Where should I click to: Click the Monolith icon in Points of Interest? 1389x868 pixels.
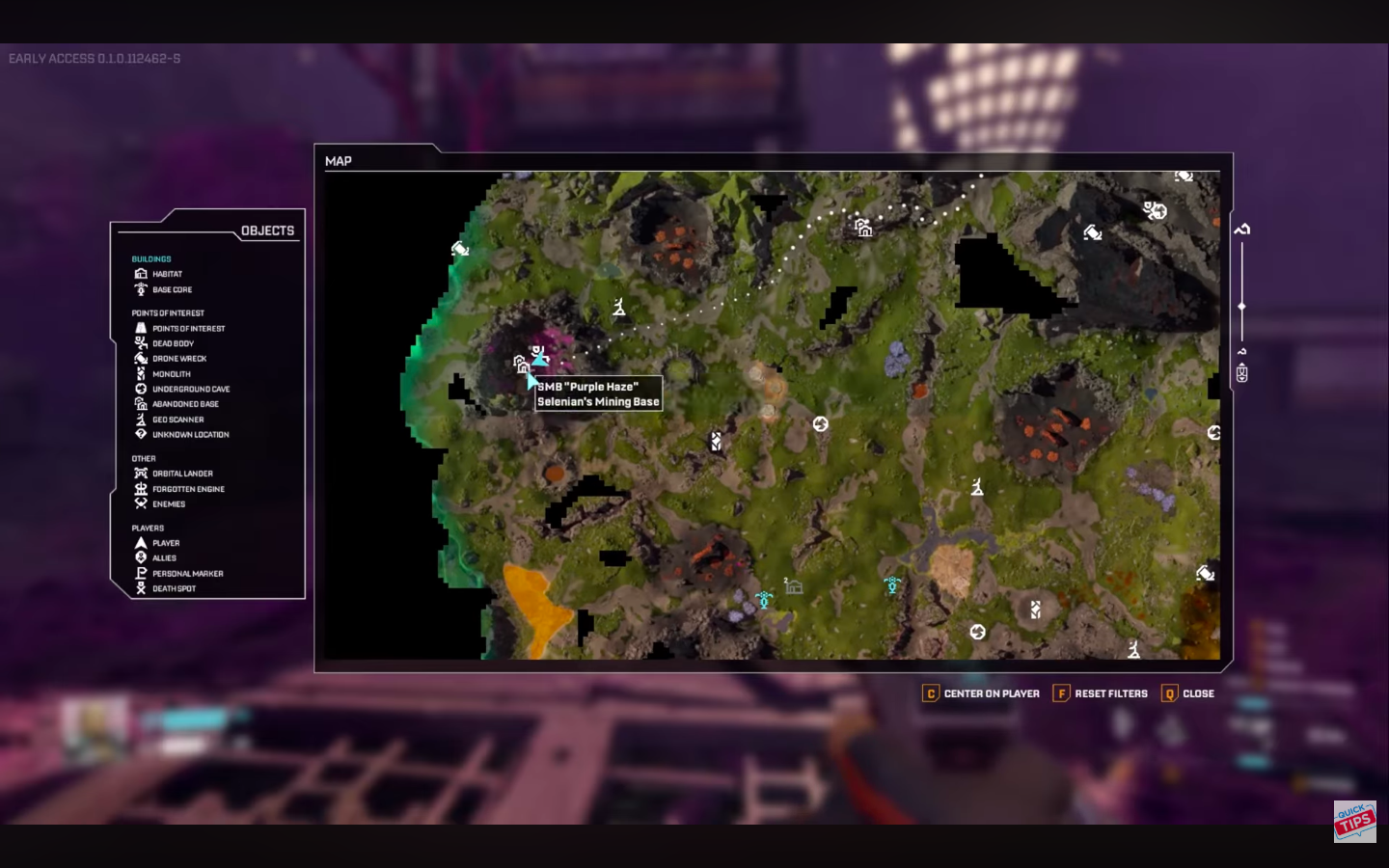[141, 373]
